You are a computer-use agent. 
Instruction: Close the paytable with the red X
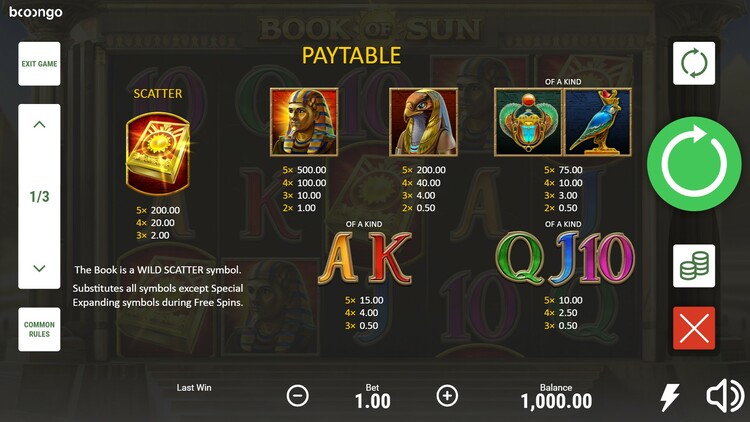coord(693,328)
